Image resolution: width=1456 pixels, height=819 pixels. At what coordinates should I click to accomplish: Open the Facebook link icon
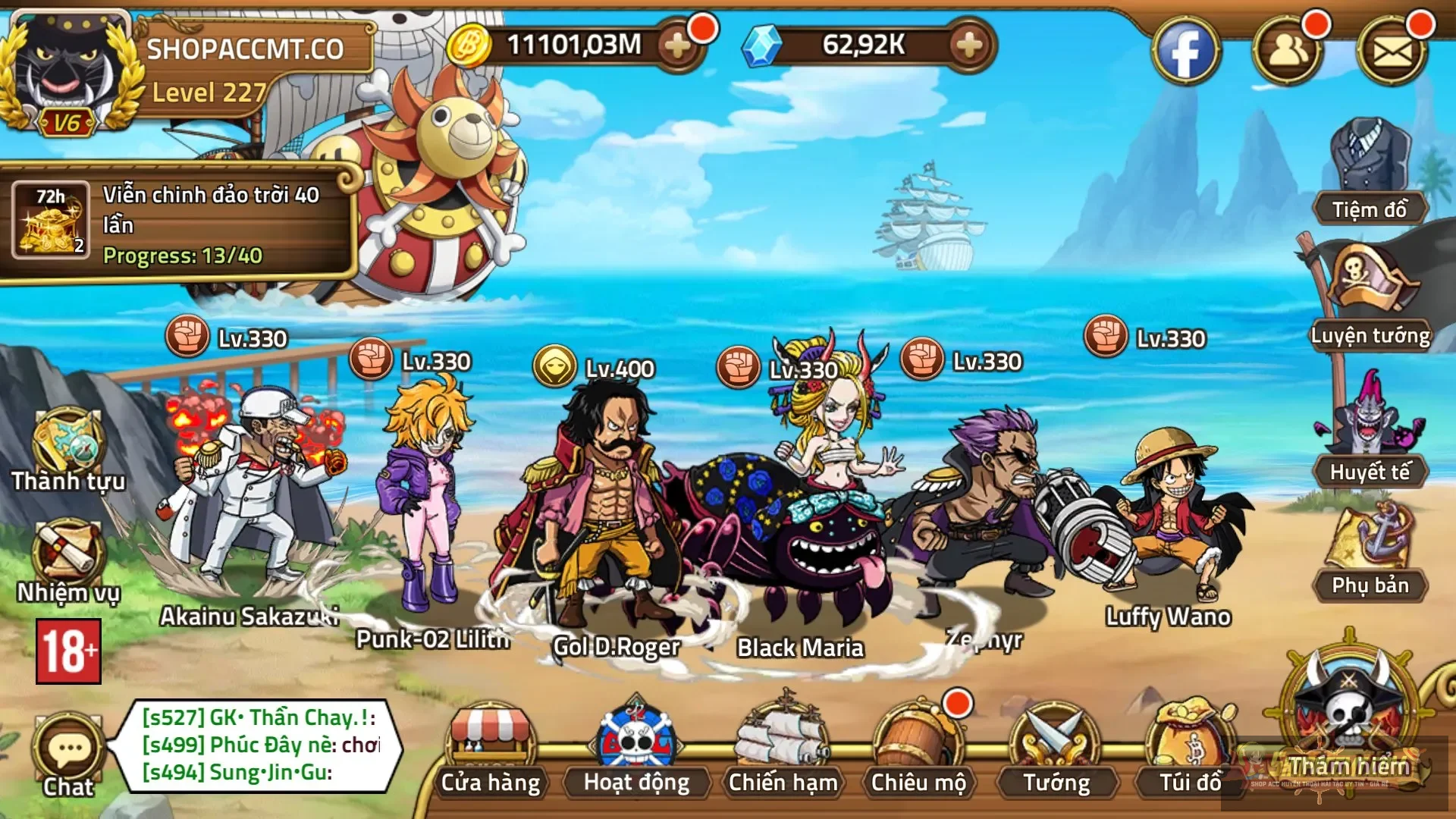pos(1185,52)
